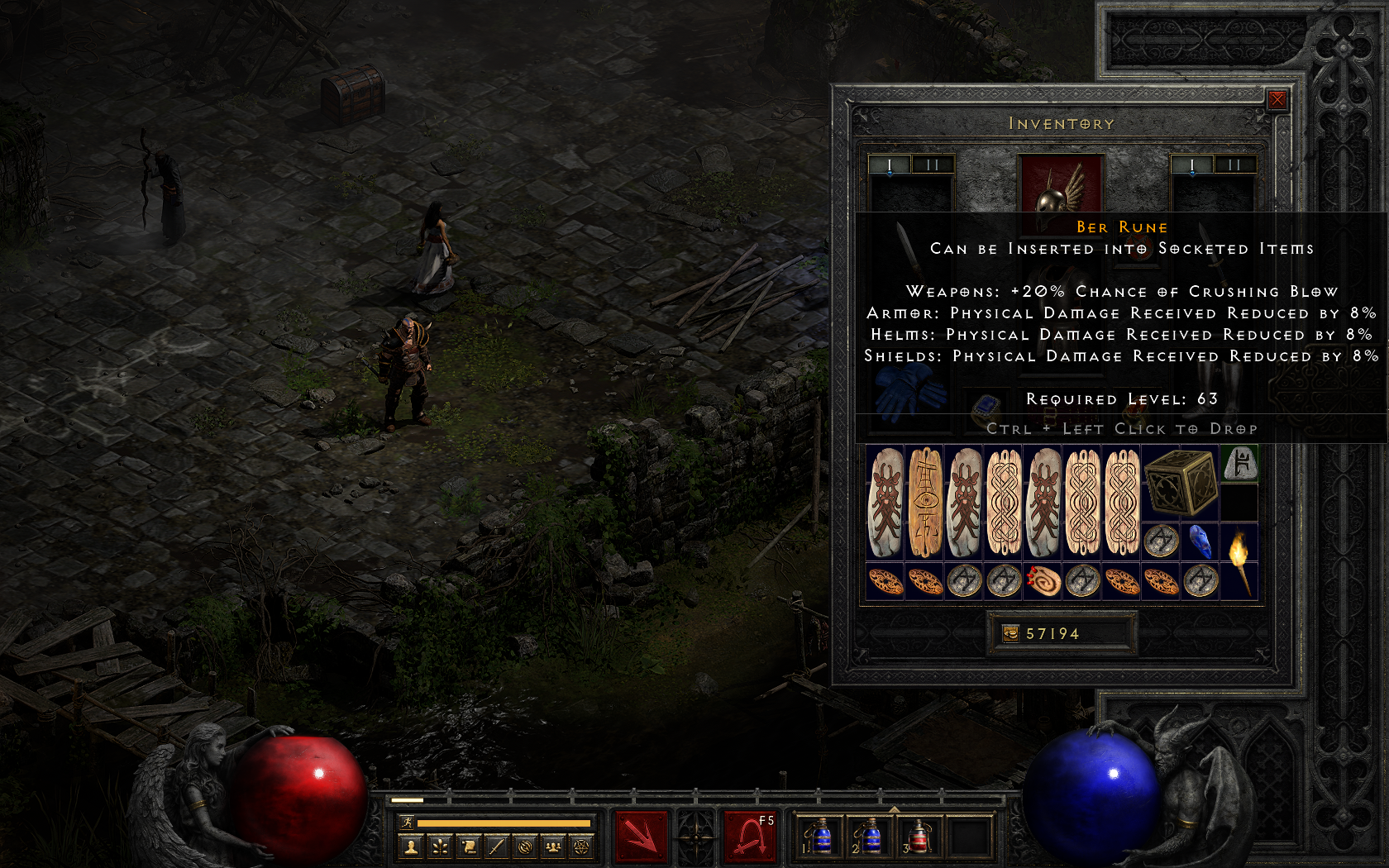This screenshot has width=1389, height=868.
Task: Click the sword toolbar icon
Action: tap(496, 848)
